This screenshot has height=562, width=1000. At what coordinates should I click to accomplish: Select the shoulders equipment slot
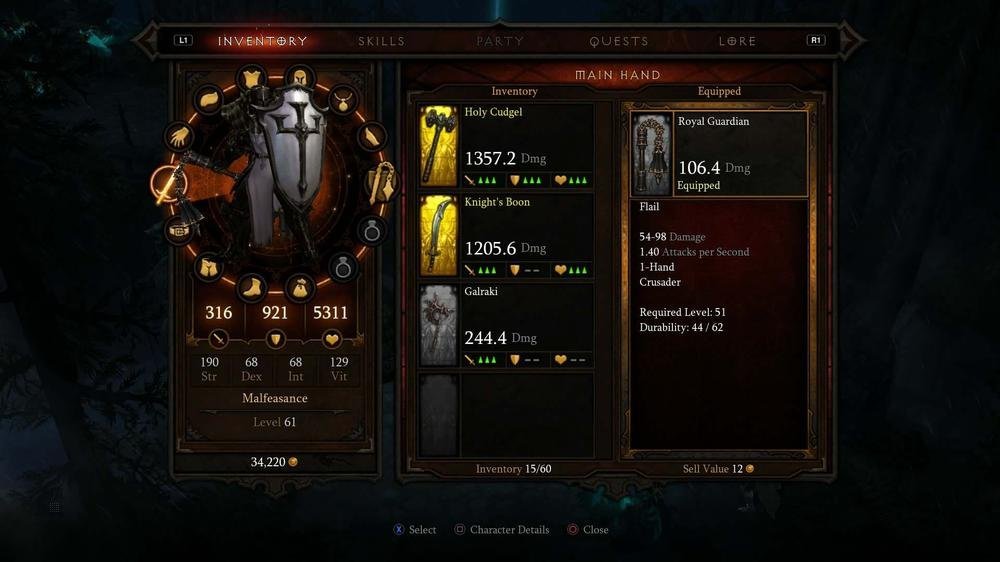[x=209, y=99]
